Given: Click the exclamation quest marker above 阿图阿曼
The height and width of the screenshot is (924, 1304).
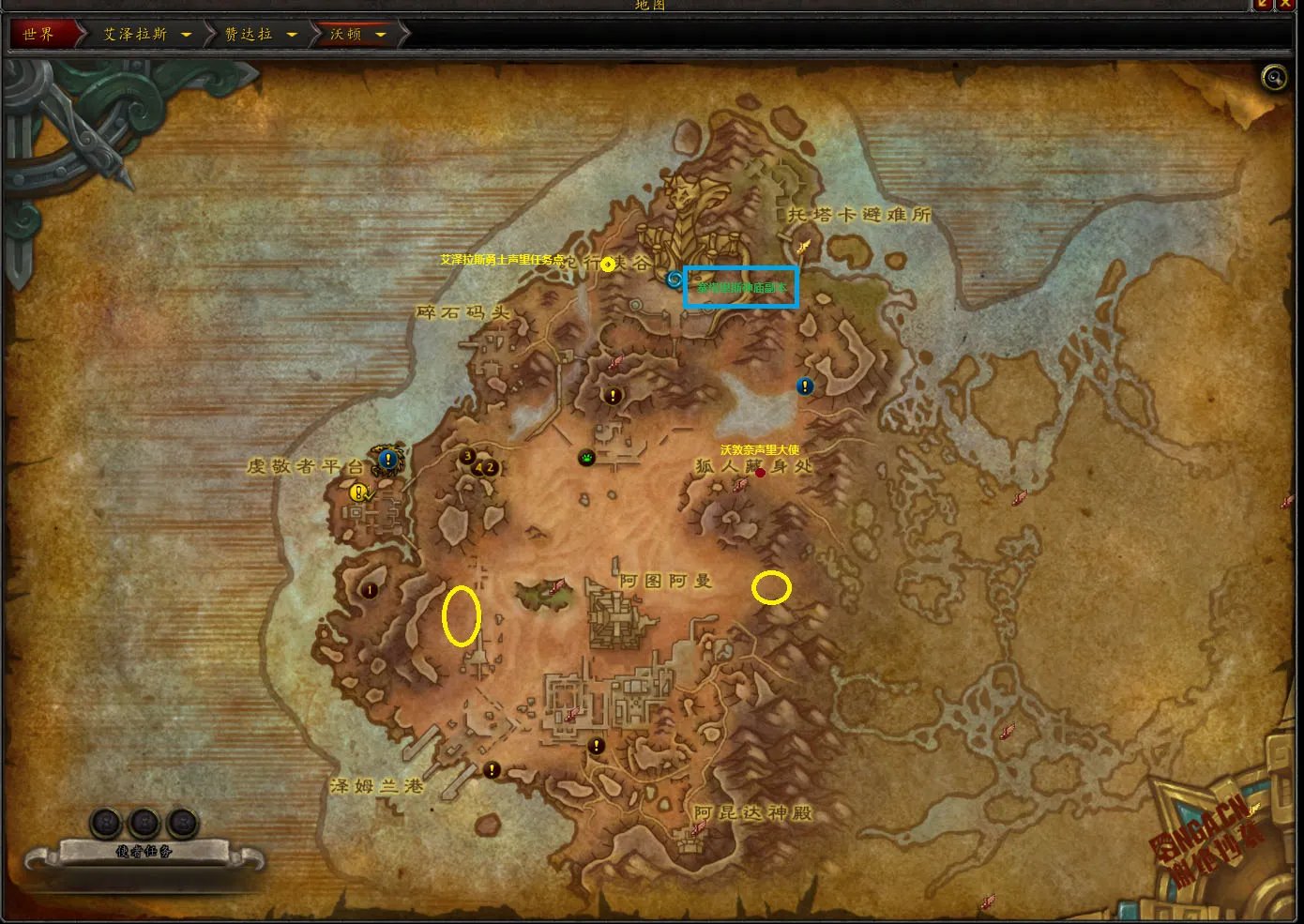Looking at the screenshot, I should 615,395.
